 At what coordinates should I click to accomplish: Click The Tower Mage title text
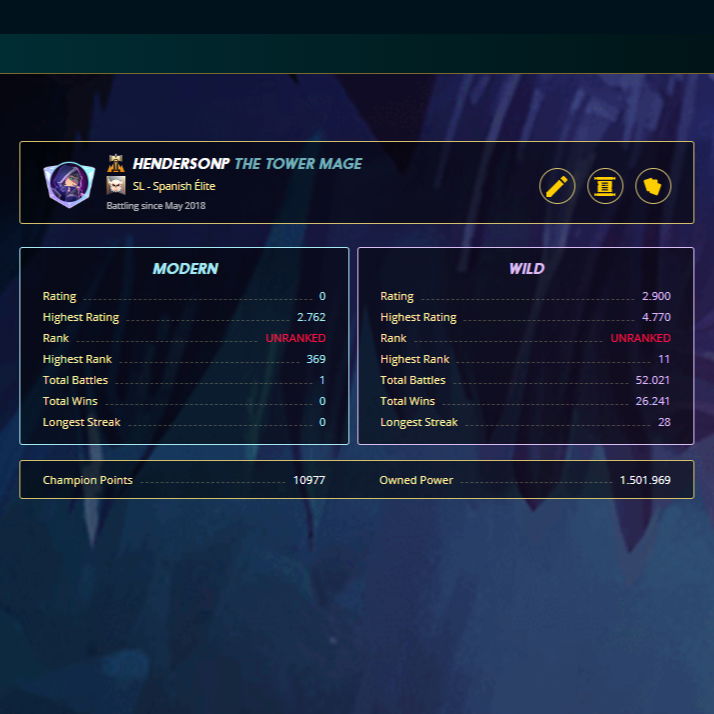pos(298,164)
